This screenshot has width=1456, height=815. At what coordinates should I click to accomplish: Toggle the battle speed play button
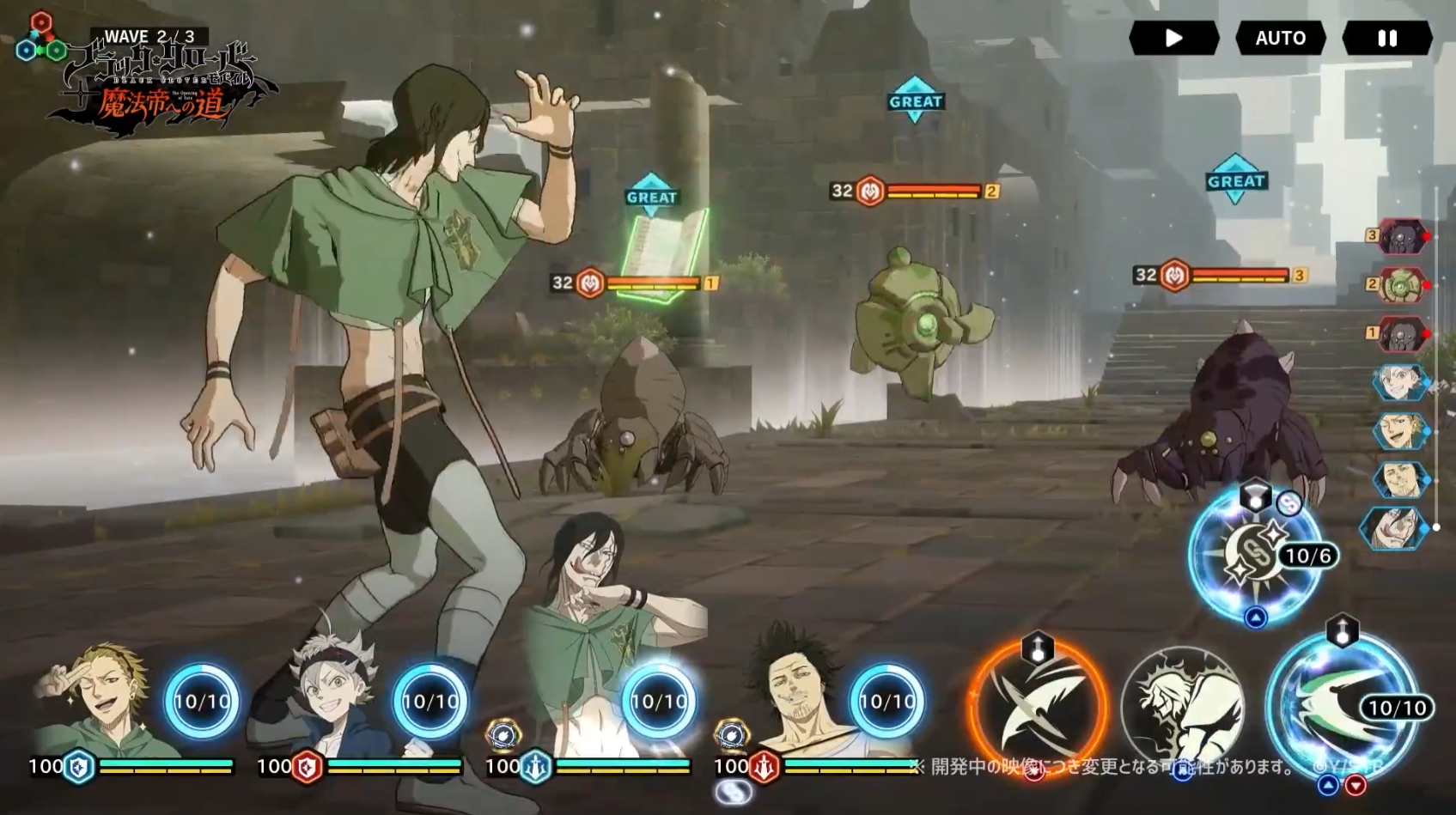pos(1173,39)
